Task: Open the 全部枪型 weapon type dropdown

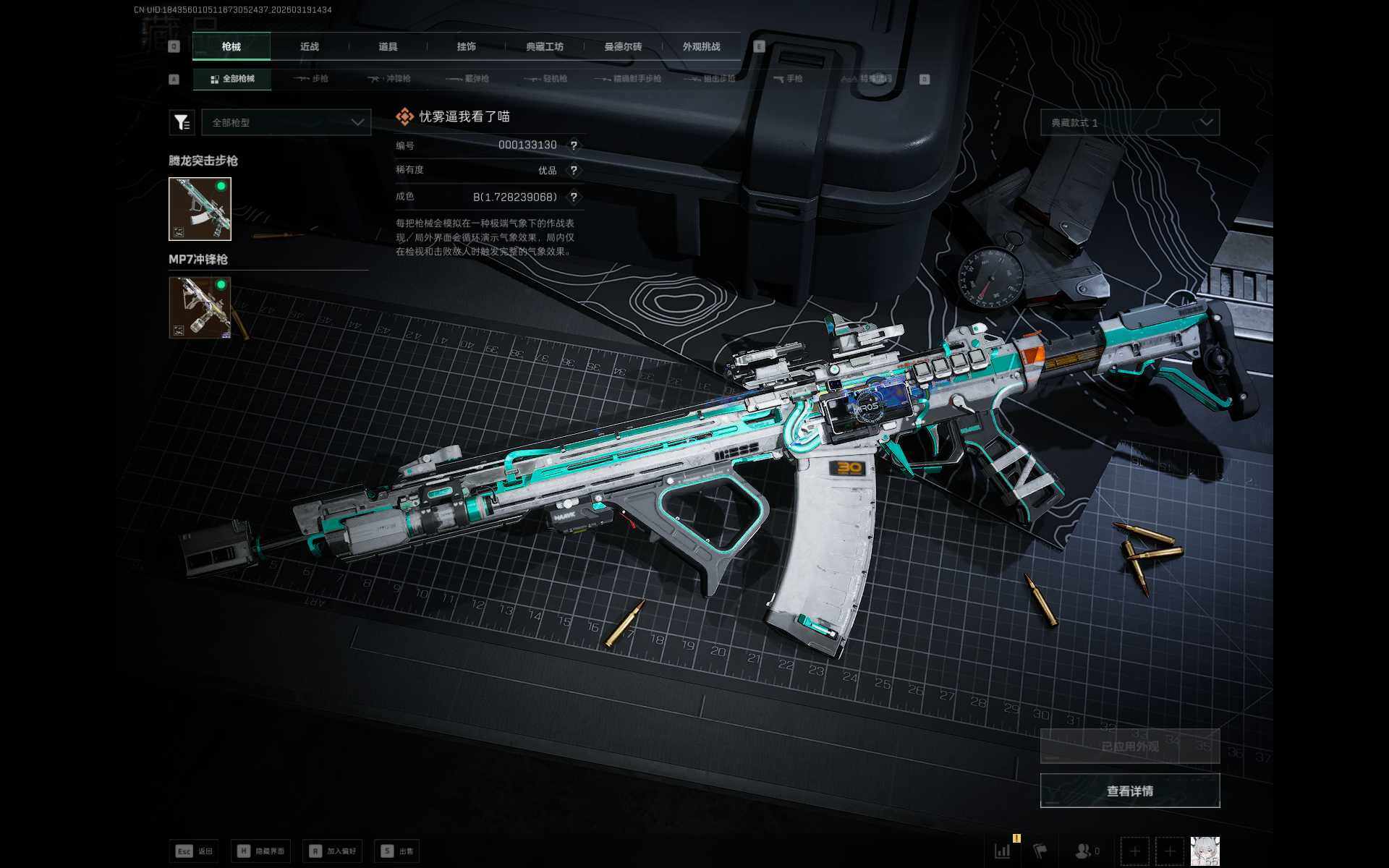Action: [286, 122]
